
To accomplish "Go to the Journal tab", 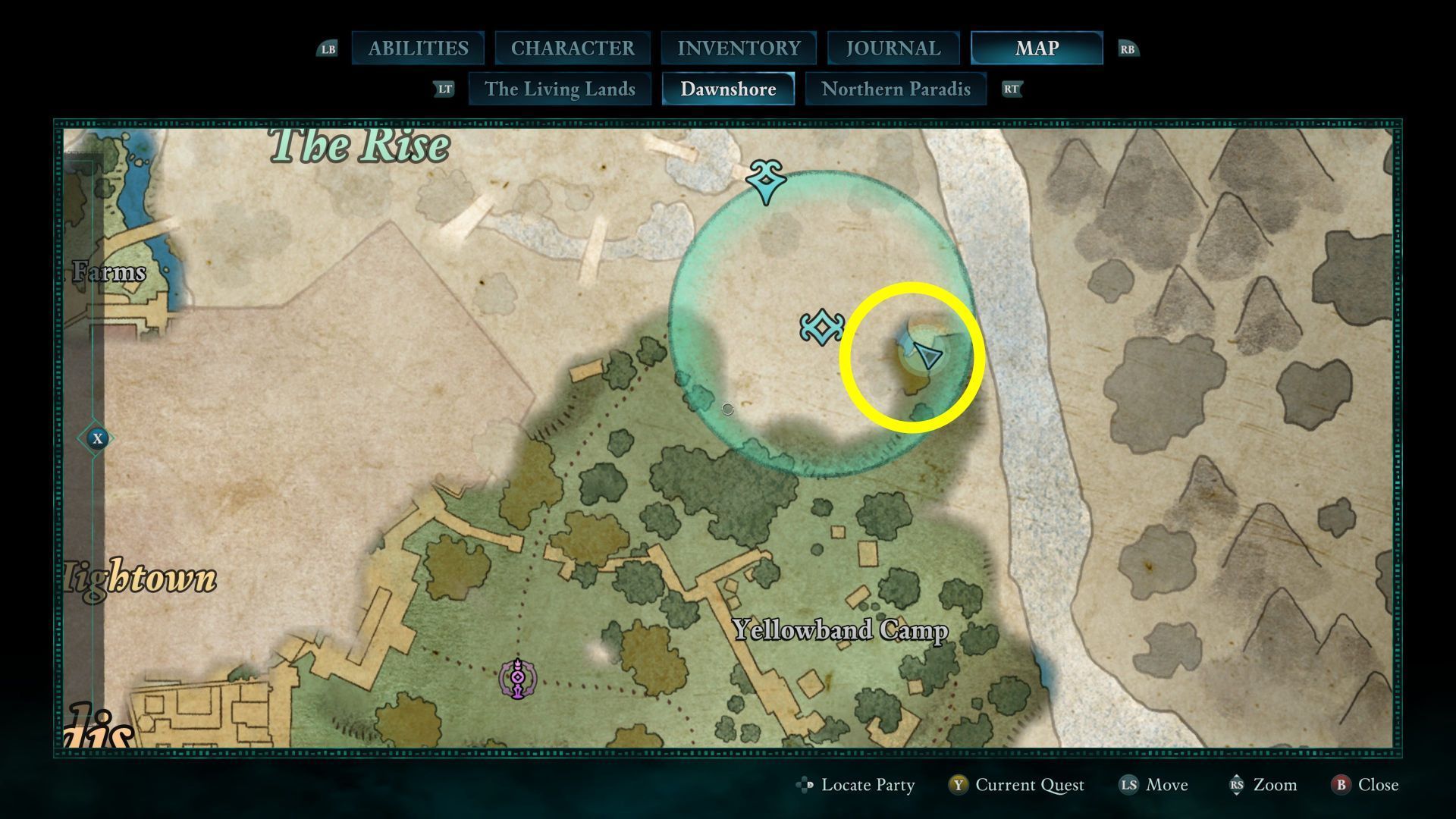I will point(893,49).
